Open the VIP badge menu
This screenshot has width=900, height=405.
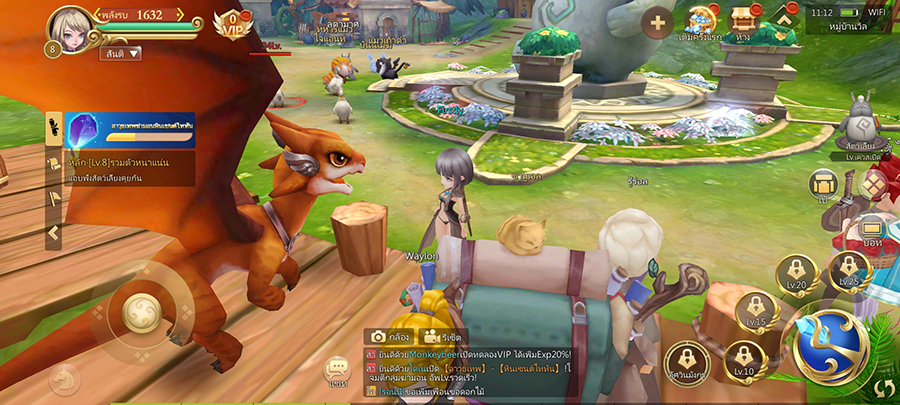[233, 22]
